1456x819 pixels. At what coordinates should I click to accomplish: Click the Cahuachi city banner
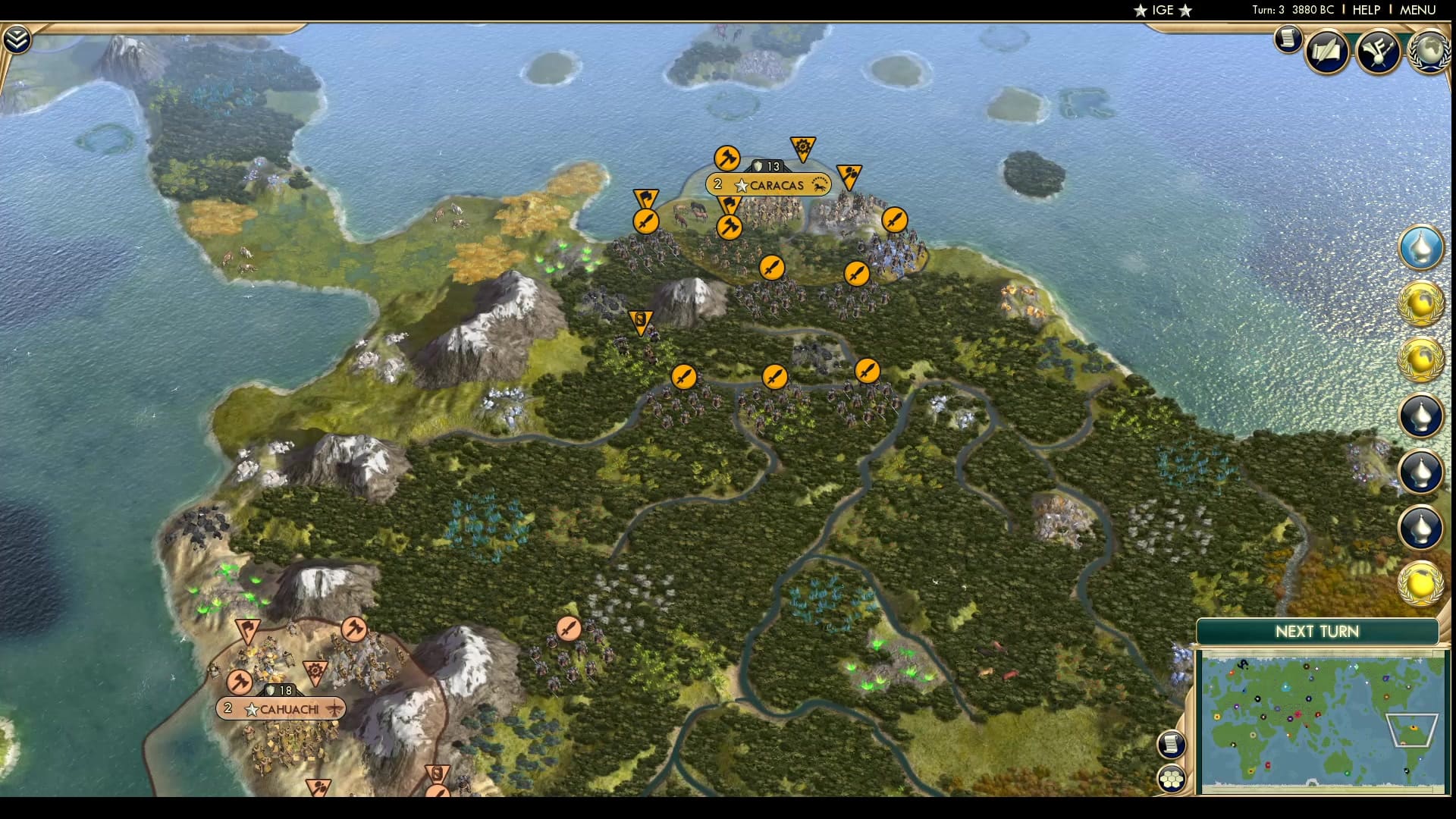281,709
